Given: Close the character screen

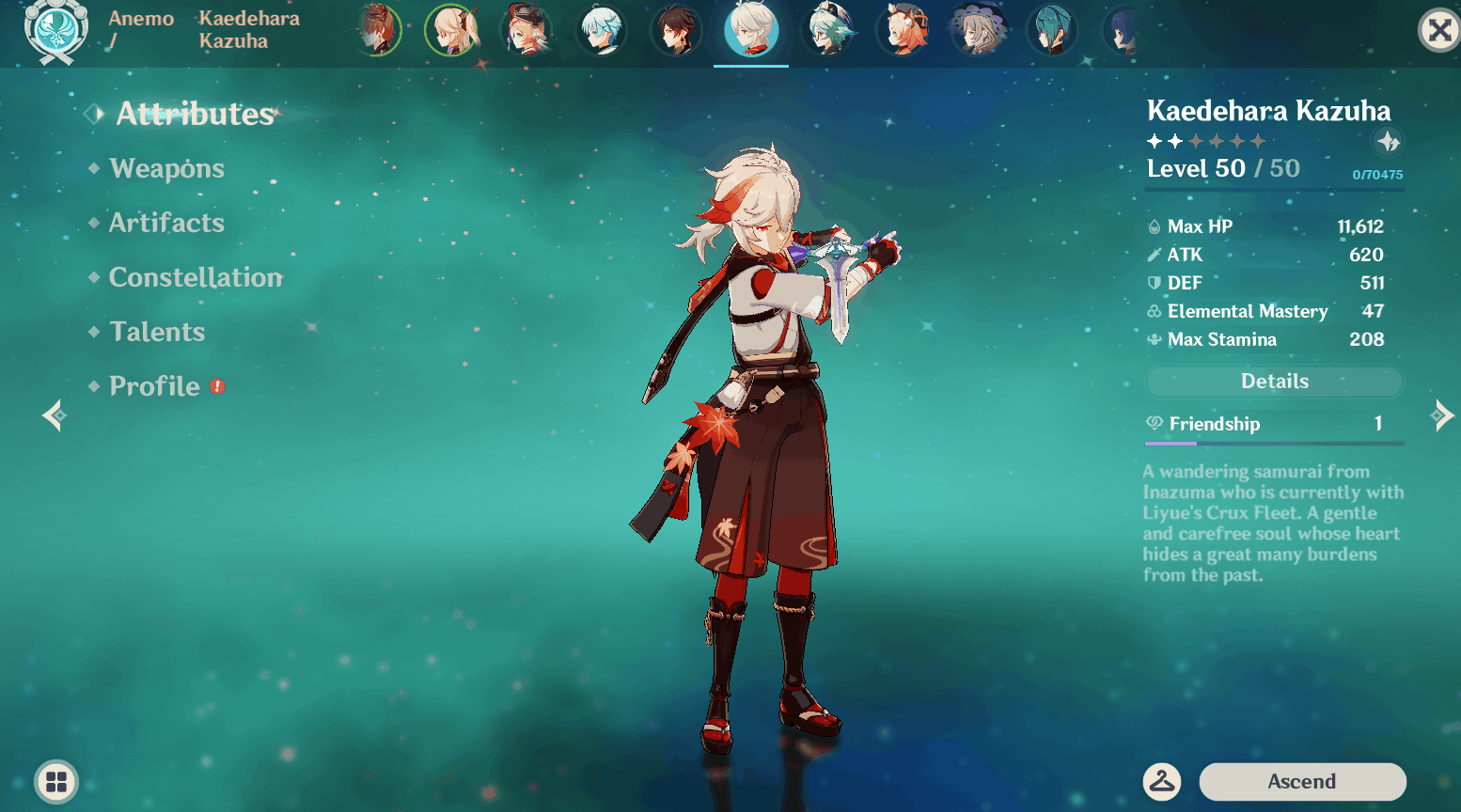Looking at the screenshot, I should [1438, 31].
